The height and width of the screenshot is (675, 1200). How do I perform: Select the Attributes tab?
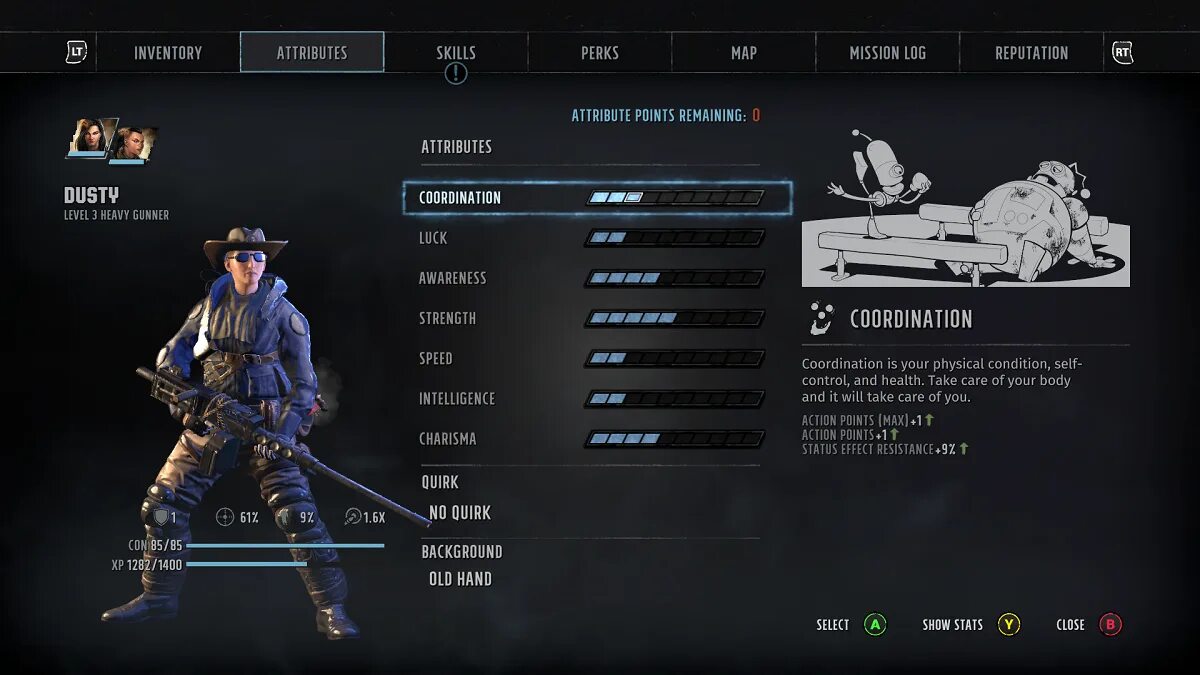click(x=312, y=53)
